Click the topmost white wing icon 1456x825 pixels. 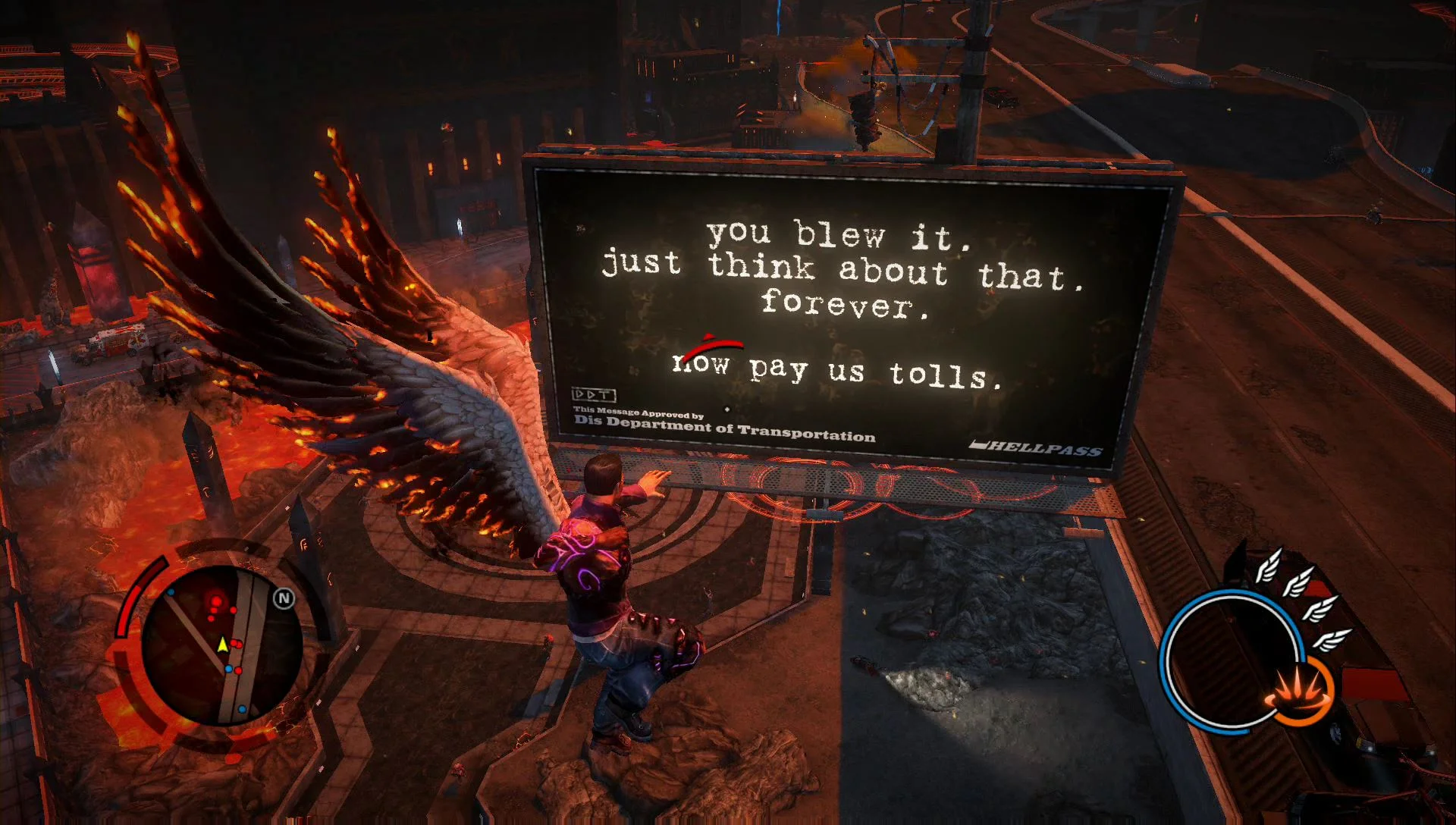(x=1269, y=565)
